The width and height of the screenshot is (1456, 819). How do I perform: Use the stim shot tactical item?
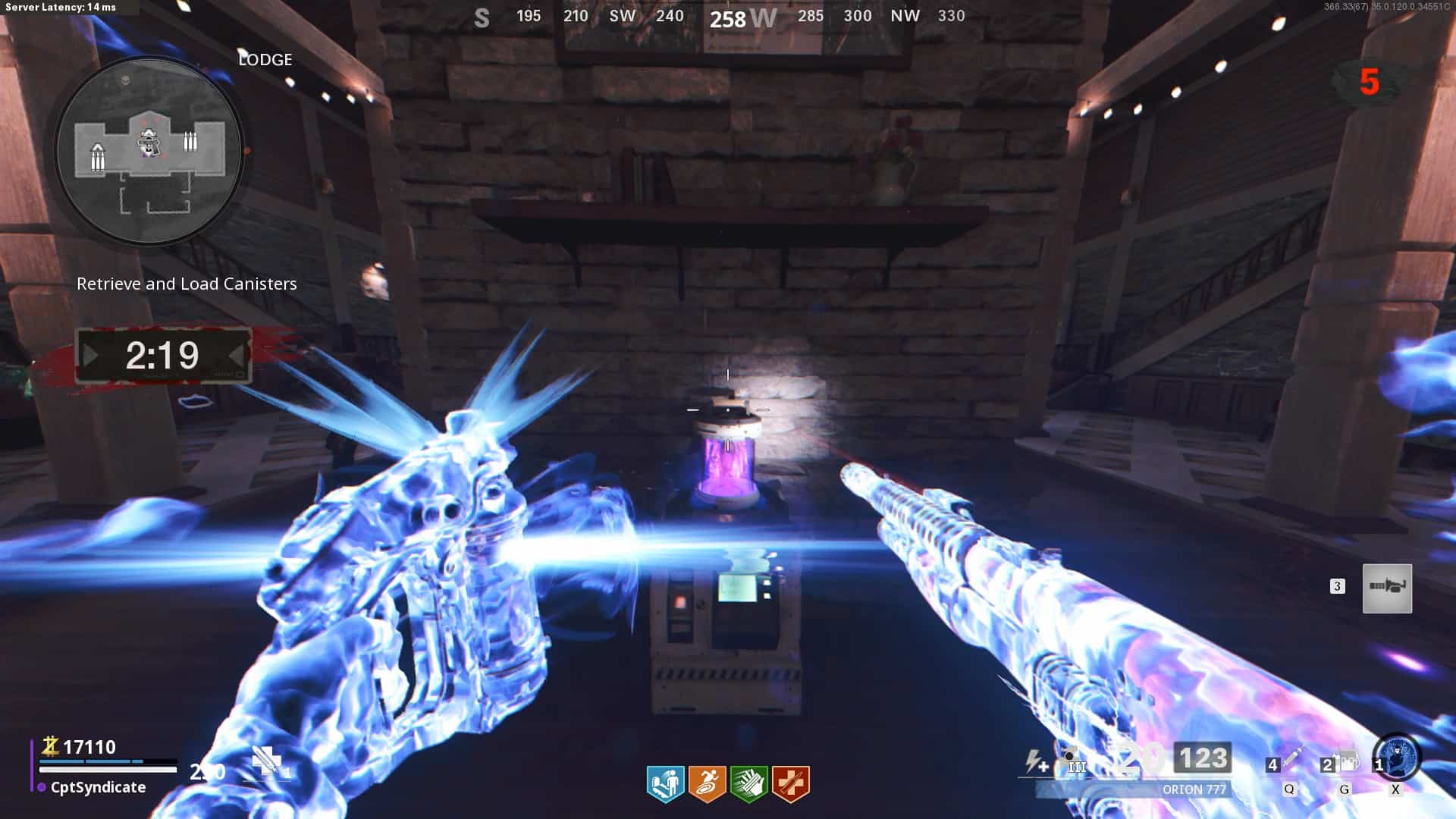(1289, 761)
